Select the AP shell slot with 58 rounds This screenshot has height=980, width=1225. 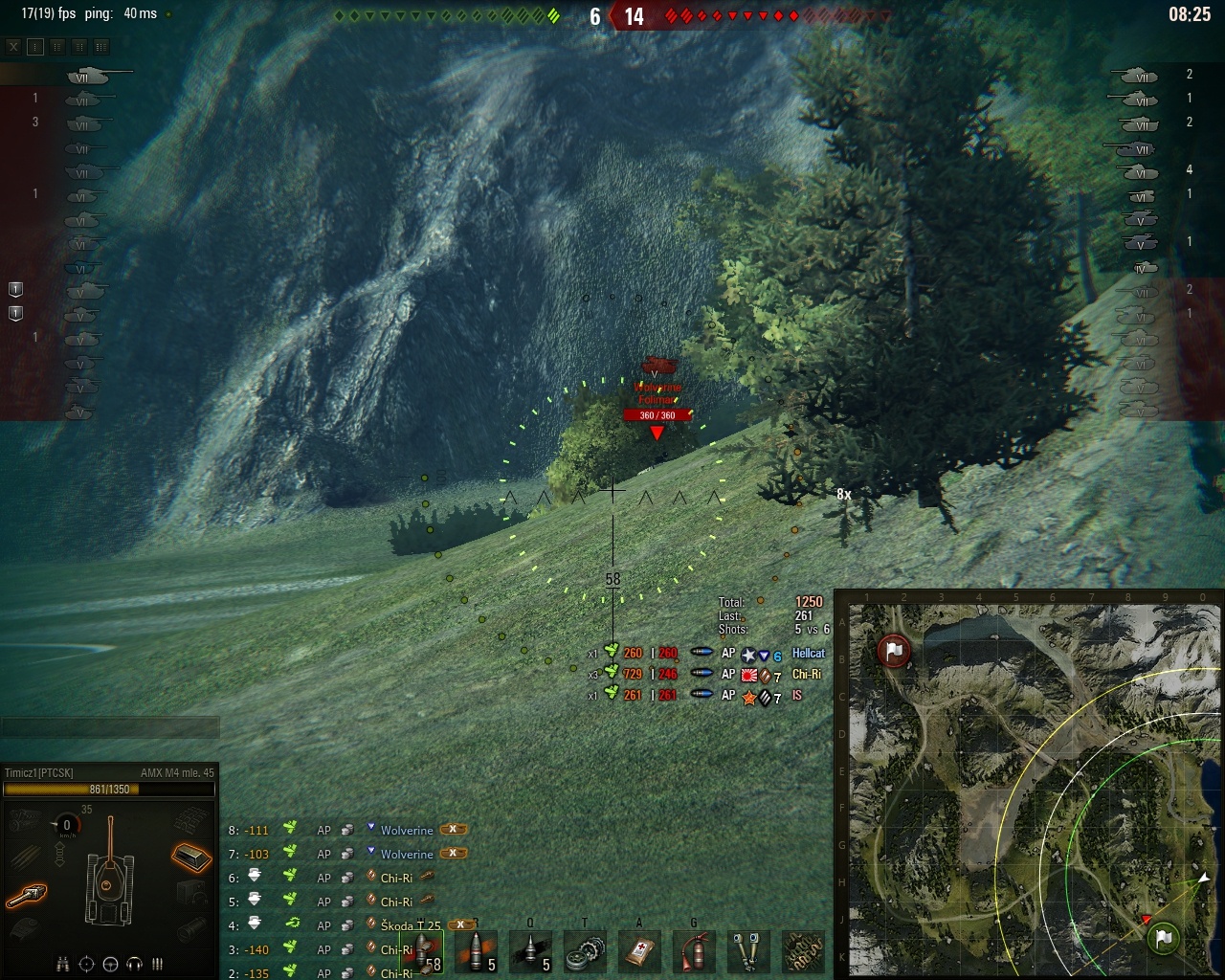pos(424,950)
